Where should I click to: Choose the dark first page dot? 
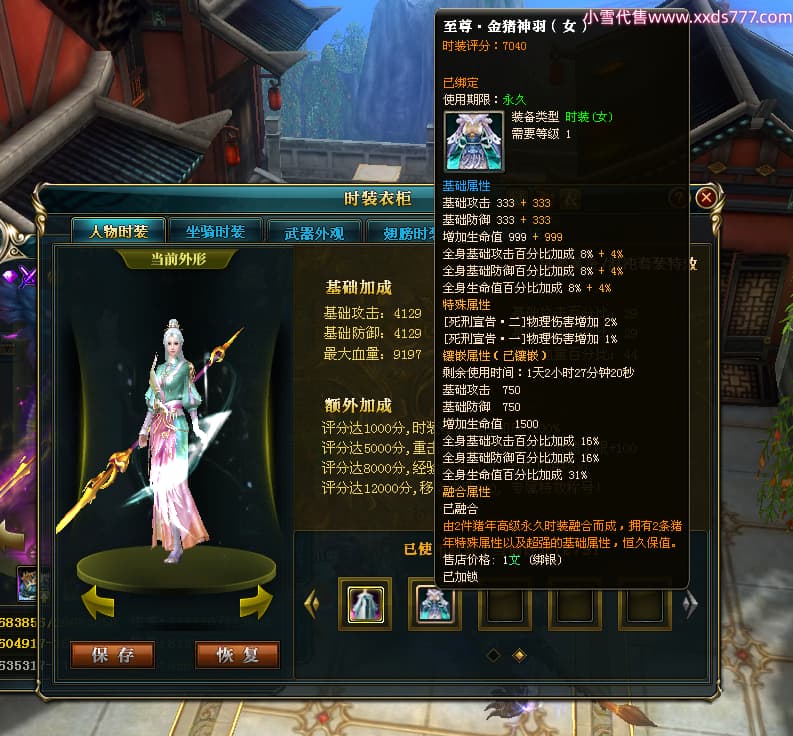(492, 655)
